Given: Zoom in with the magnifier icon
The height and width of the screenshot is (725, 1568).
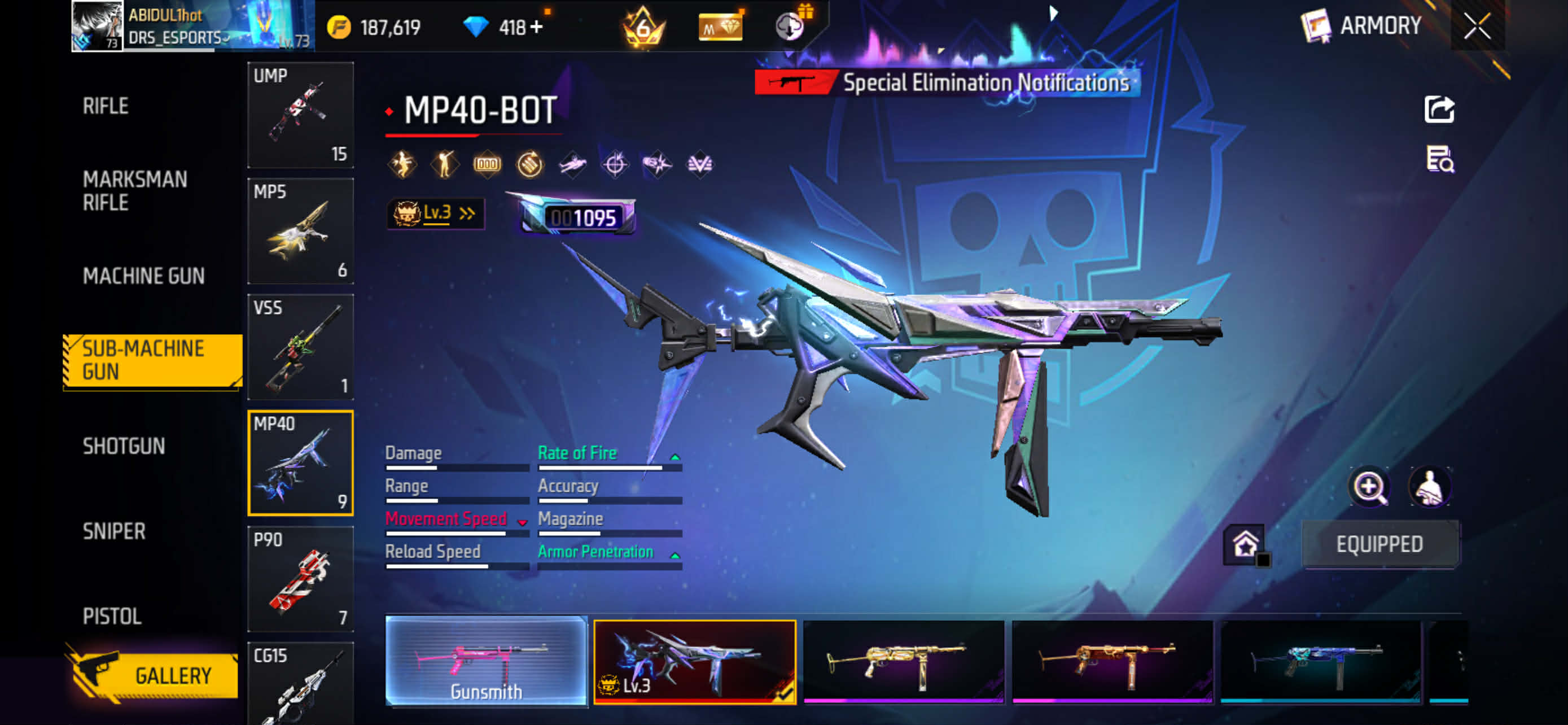Looking at the screenshot, I should (1369, 487).
